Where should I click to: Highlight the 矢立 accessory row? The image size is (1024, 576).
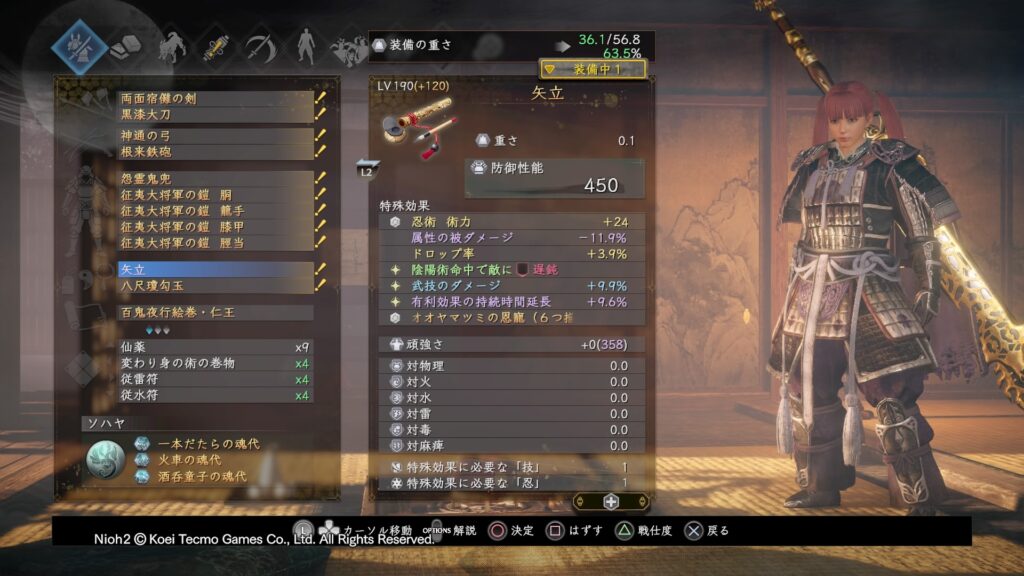coord(215,269)
